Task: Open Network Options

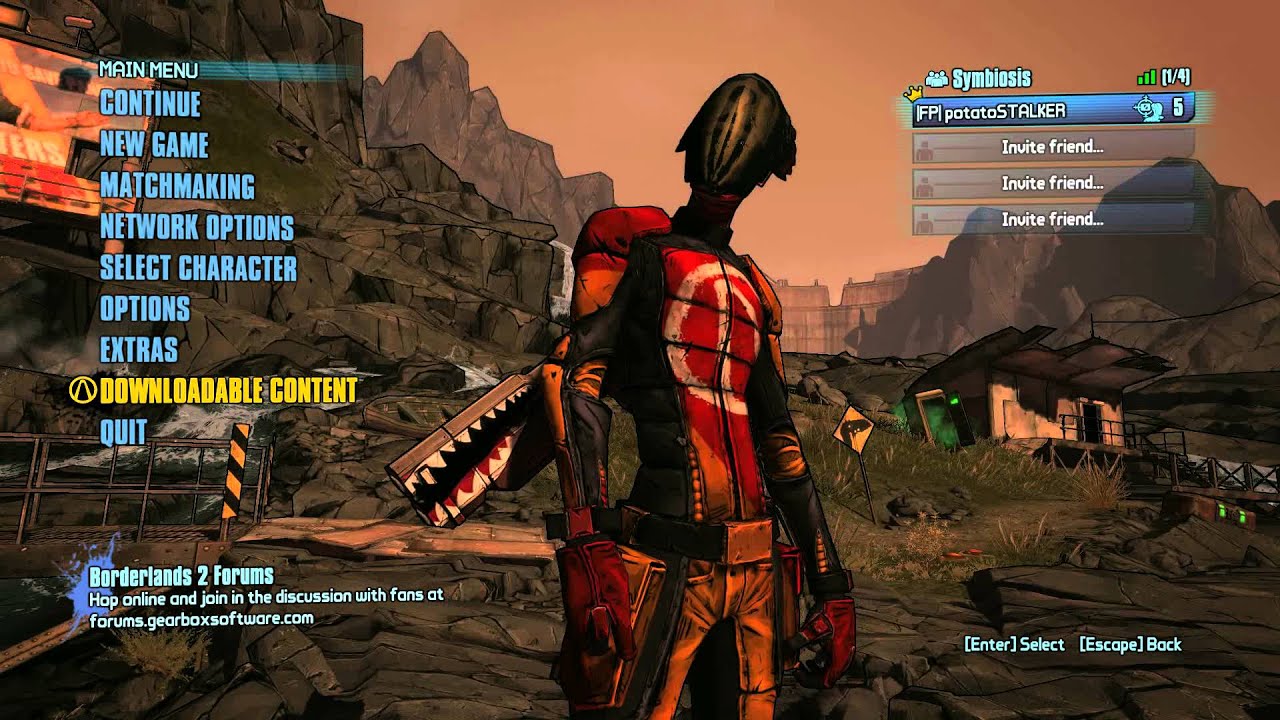Action: tap(196, 227)
